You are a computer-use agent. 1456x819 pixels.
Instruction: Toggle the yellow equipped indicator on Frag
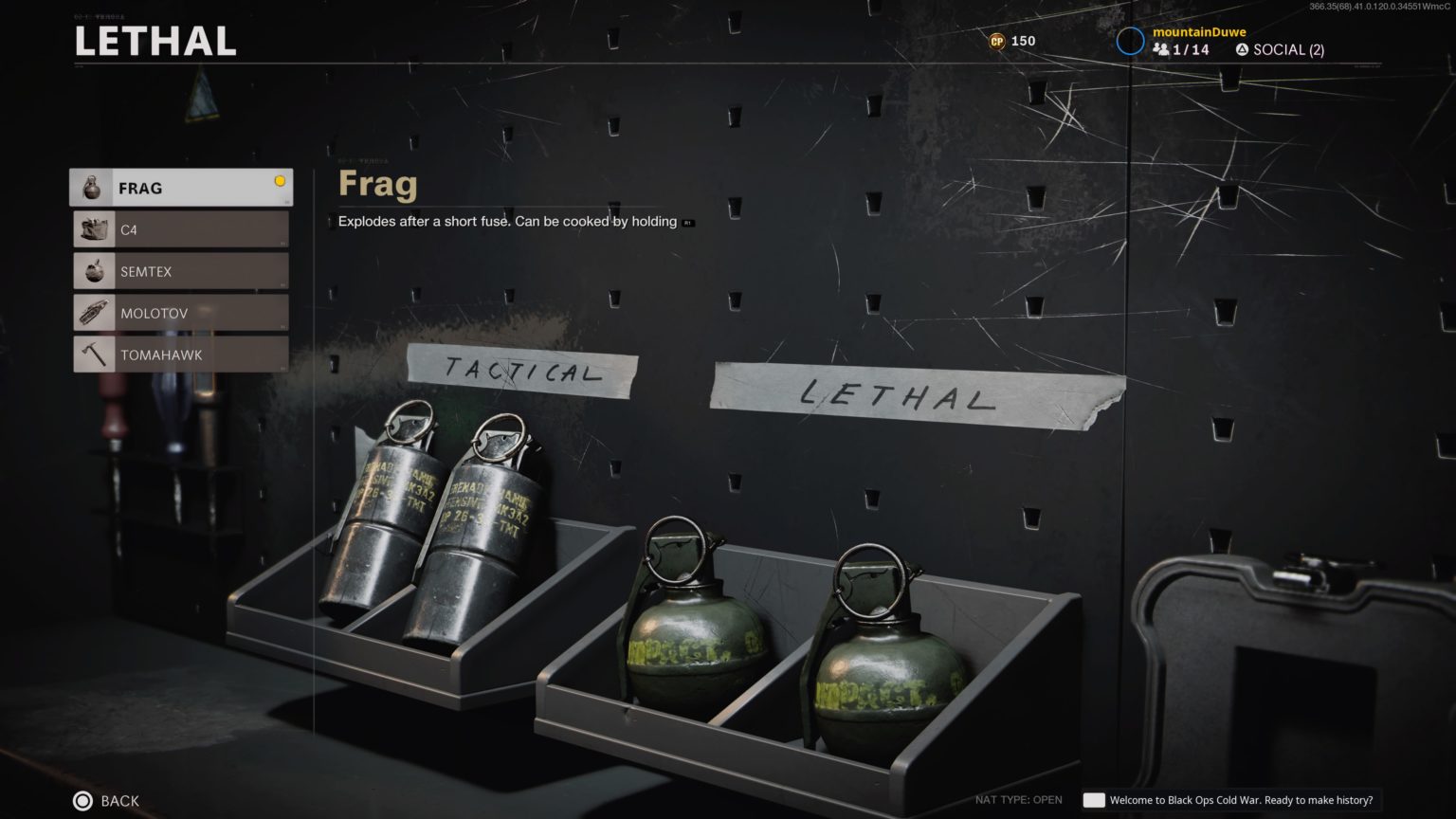click(x=280, y=178)
